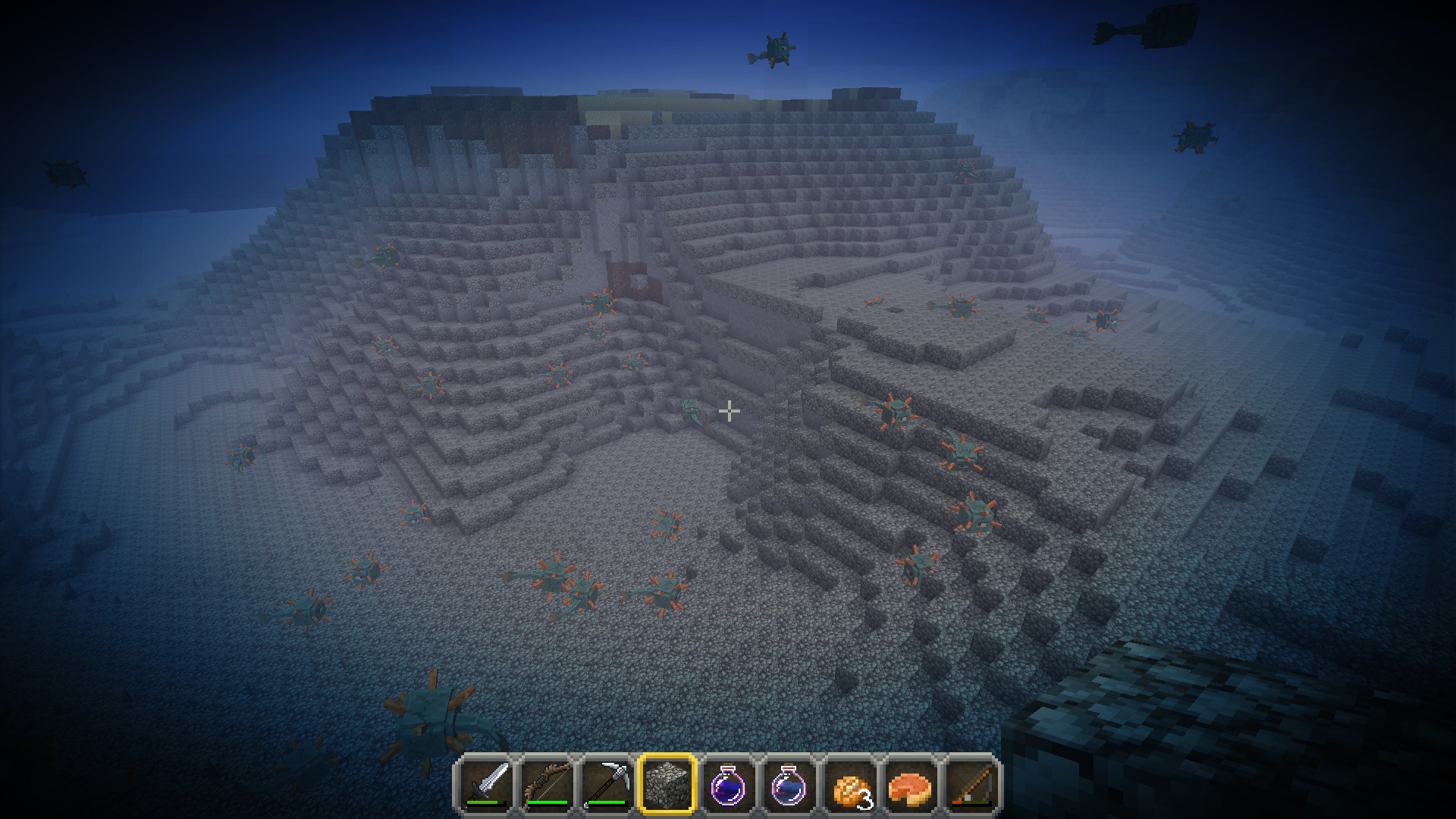
Task: Pick the bread stack of three
Action: click(x=850, y=784)
